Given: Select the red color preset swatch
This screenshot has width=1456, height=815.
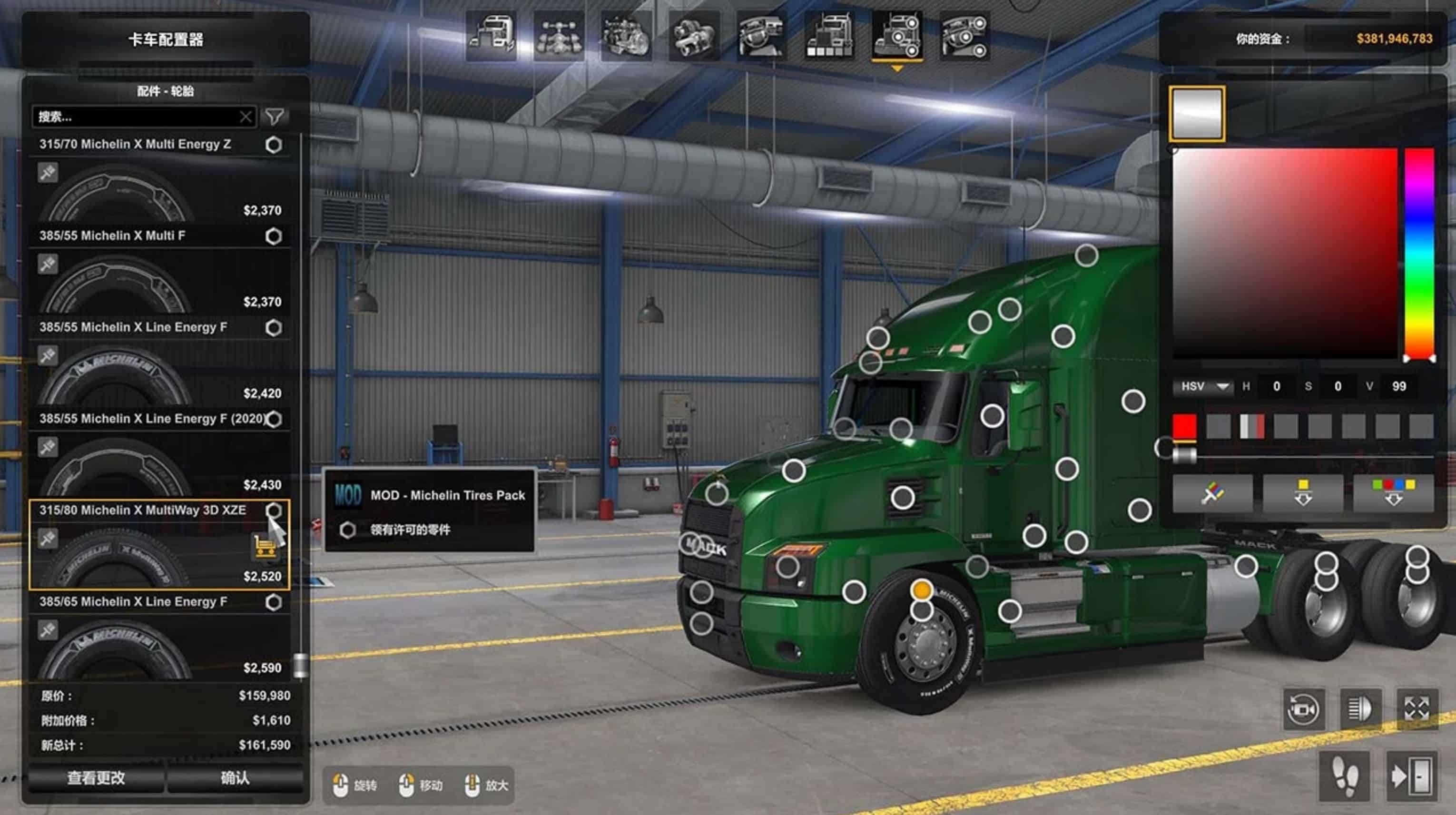Looking at the screenshot, I should pos(1184,426).
